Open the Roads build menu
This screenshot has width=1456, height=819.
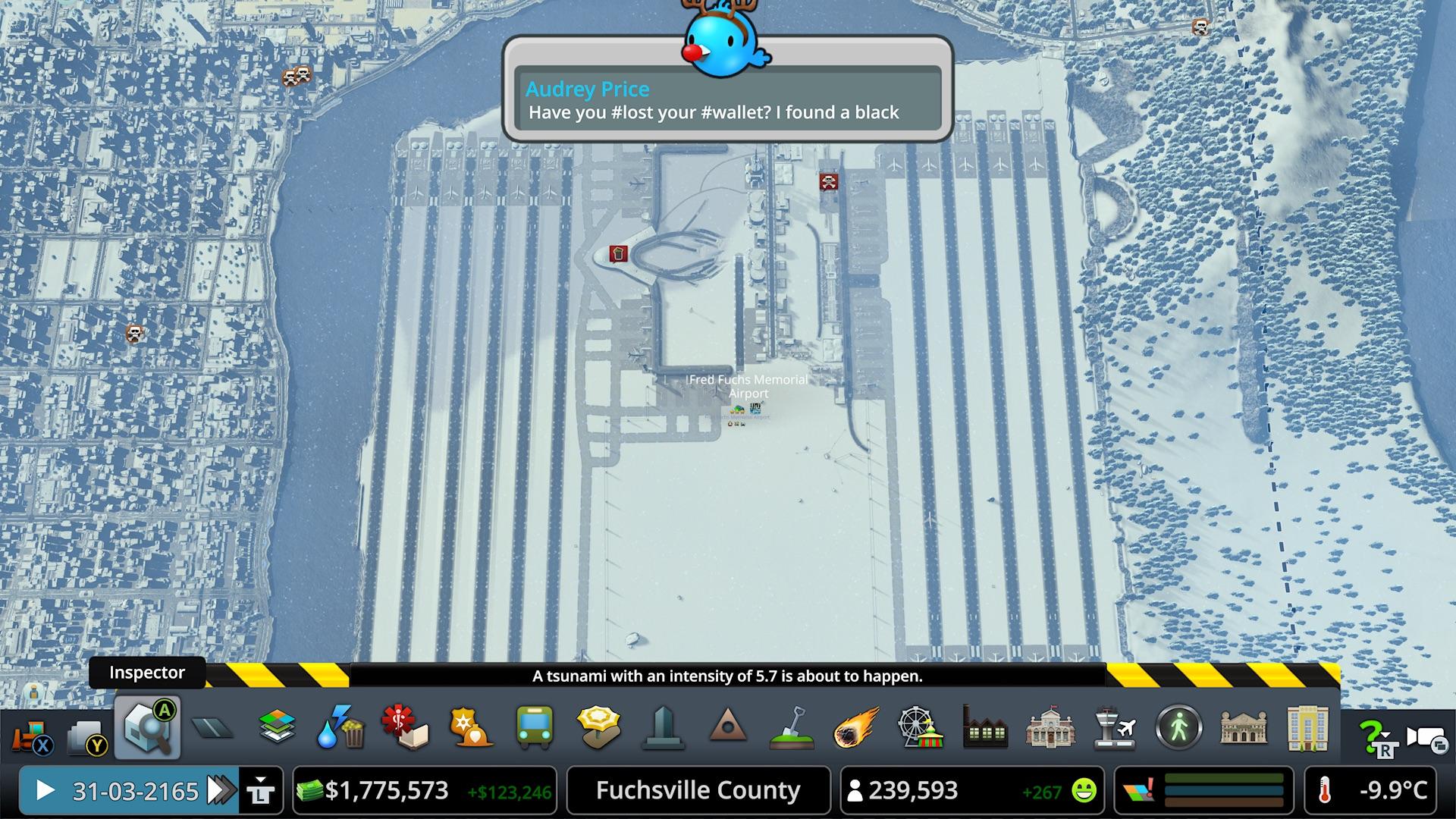212,729
